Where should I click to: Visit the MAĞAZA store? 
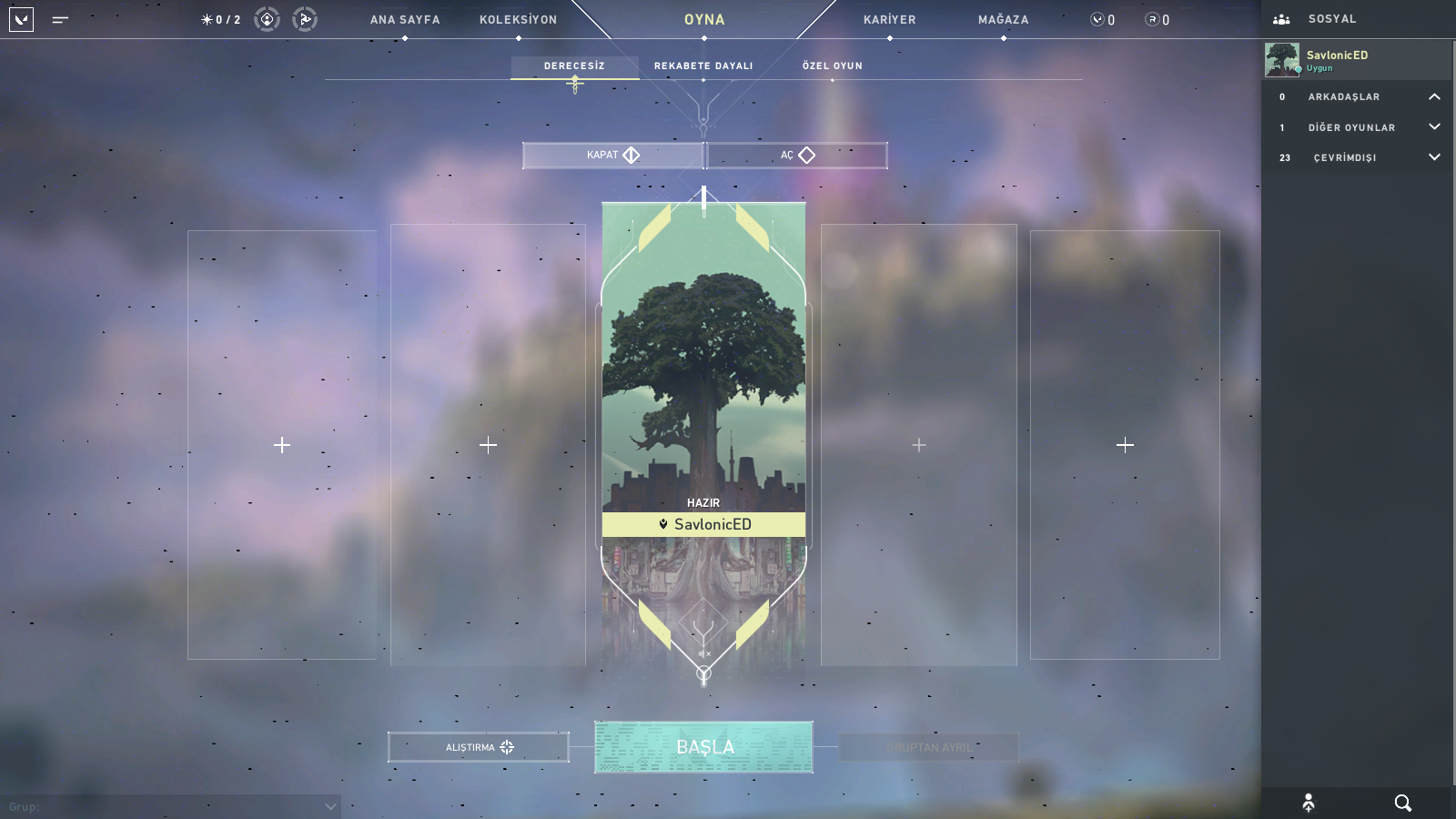pos(1003,19)
